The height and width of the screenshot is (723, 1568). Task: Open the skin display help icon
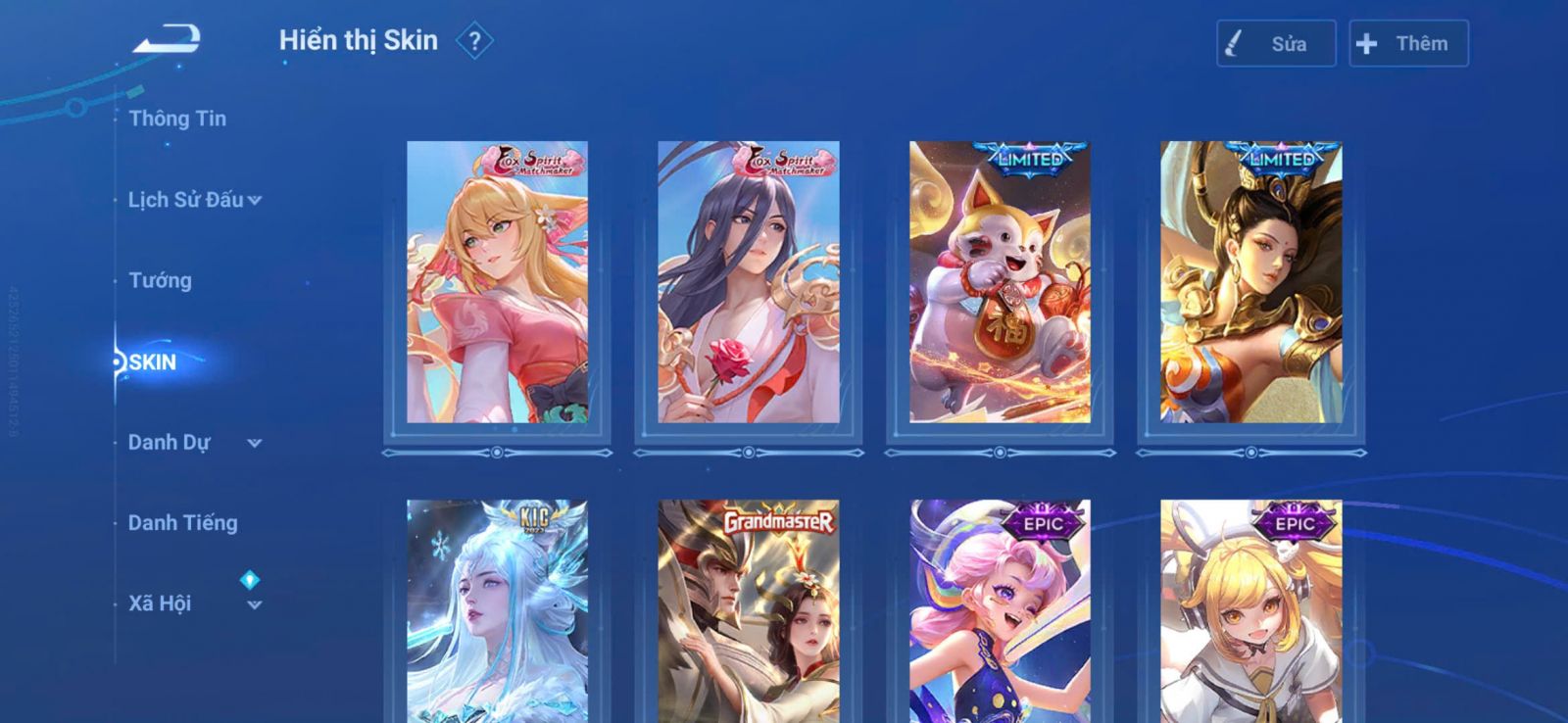click(474, 41)
